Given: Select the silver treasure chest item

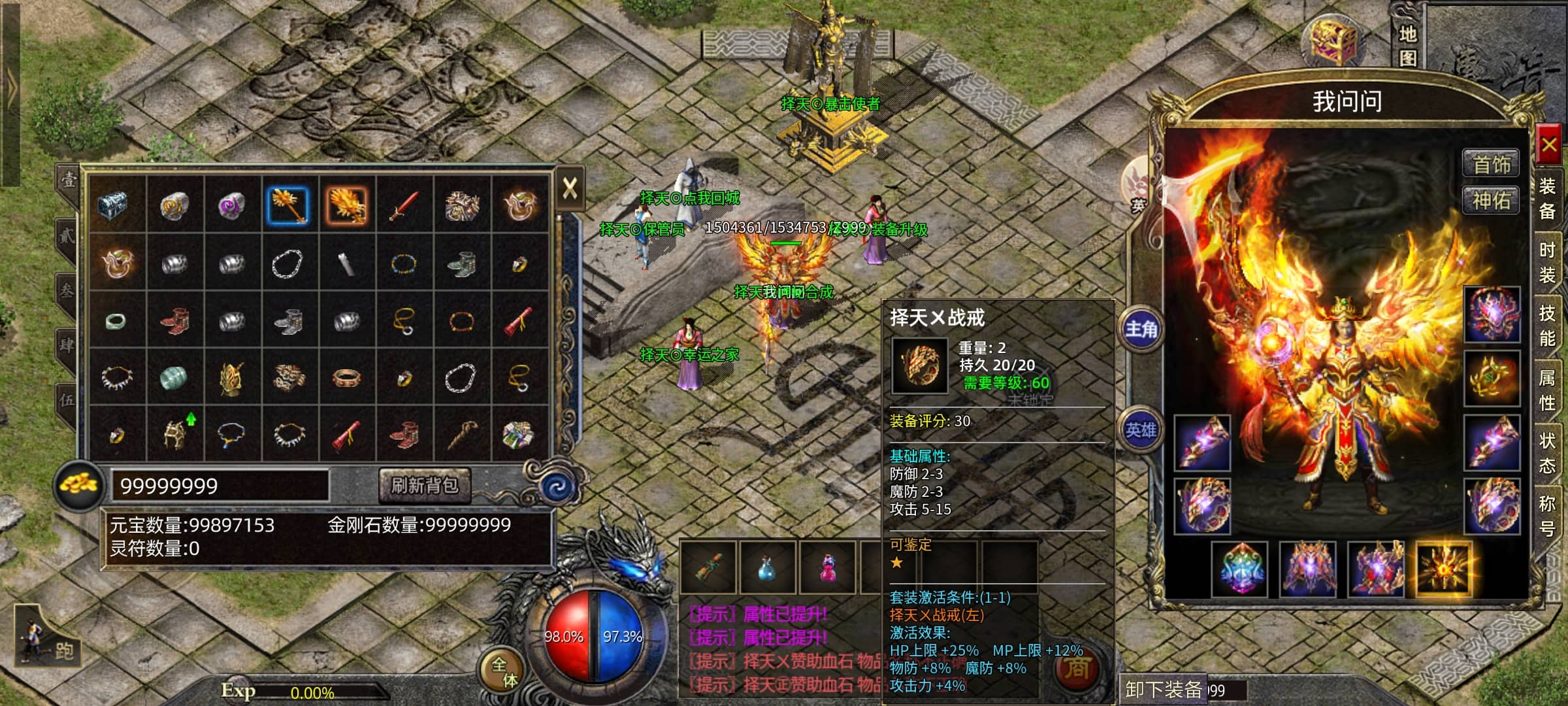Looking at the screenshot, I should pyautogui.click(x=117, y=205).
